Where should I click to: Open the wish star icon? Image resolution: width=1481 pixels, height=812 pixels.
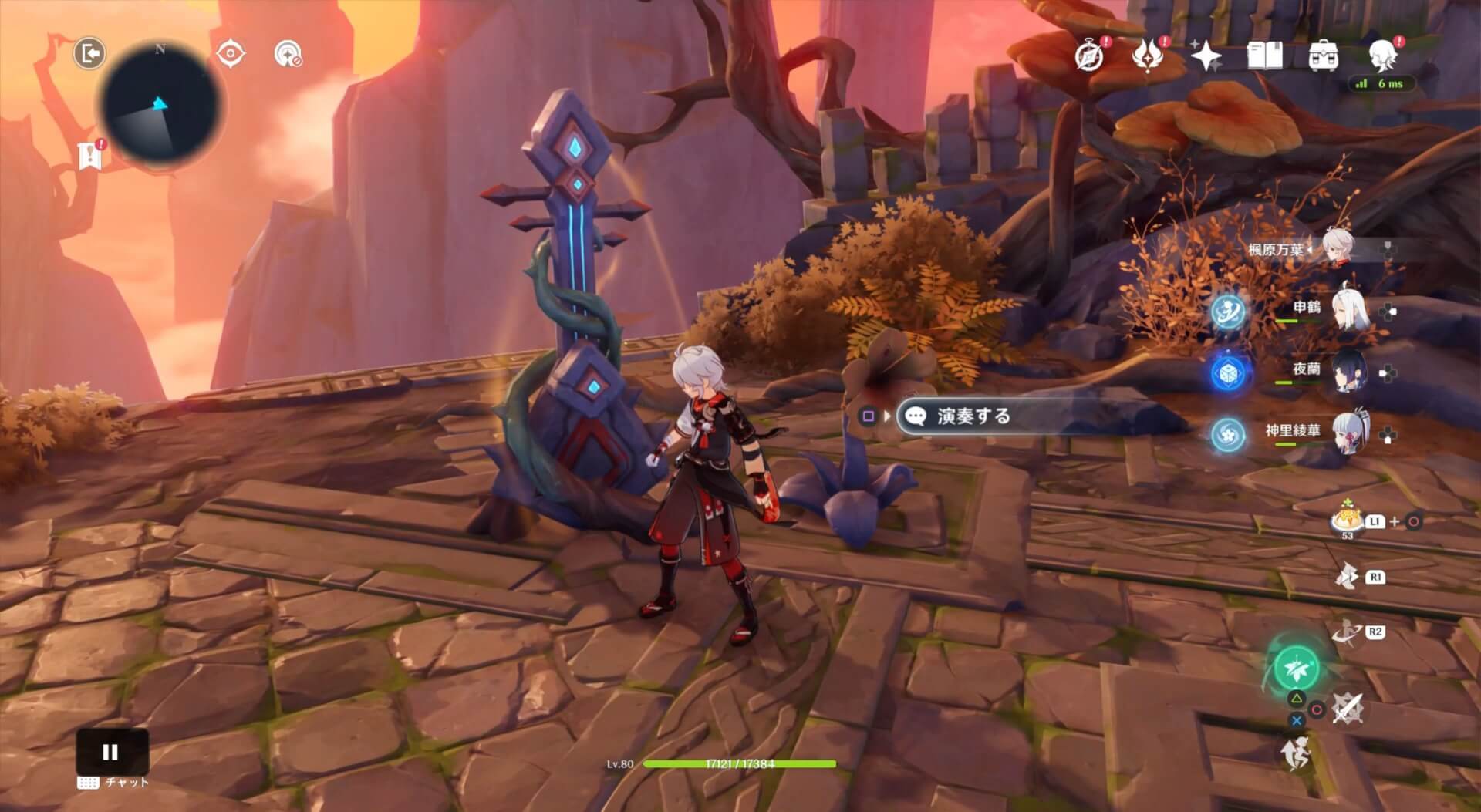pyautogui.click(x=1206, y=56)
